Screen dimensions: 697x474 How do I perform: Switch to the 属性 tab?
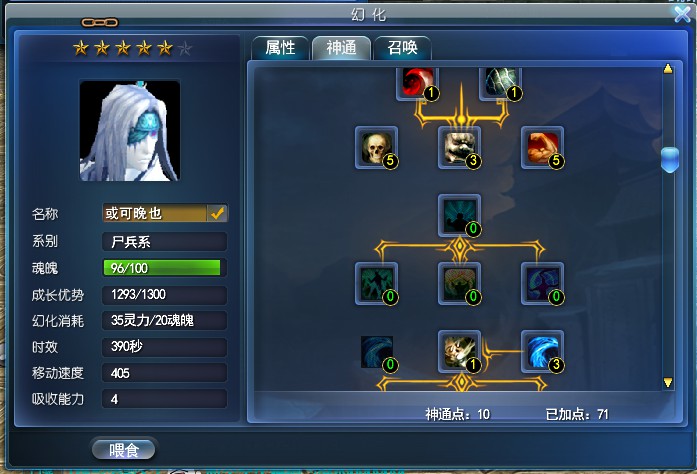pyautogui.click(x=280, y=48)
